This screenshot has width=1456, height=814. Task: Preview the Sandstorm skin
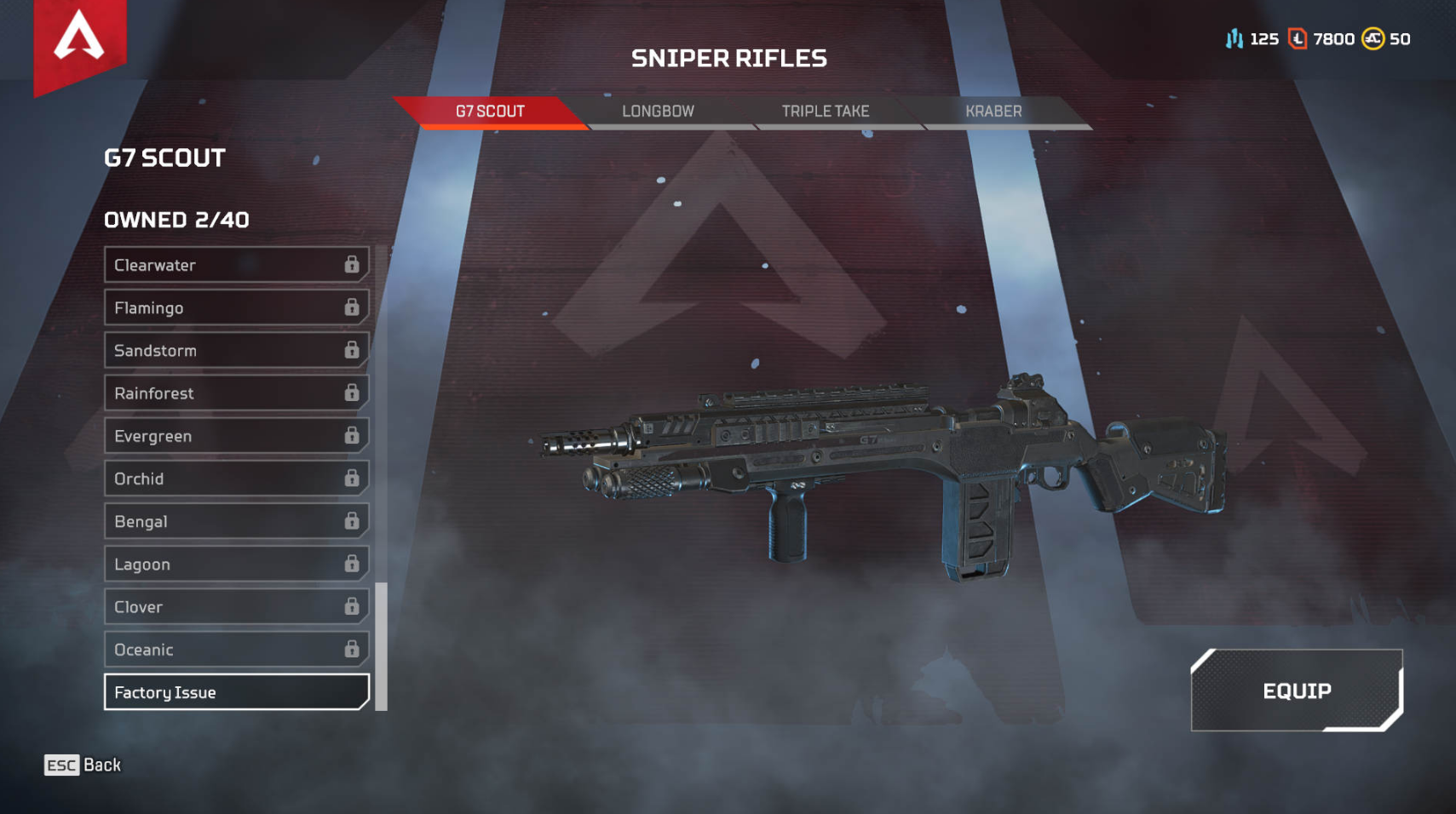(236, 350)
